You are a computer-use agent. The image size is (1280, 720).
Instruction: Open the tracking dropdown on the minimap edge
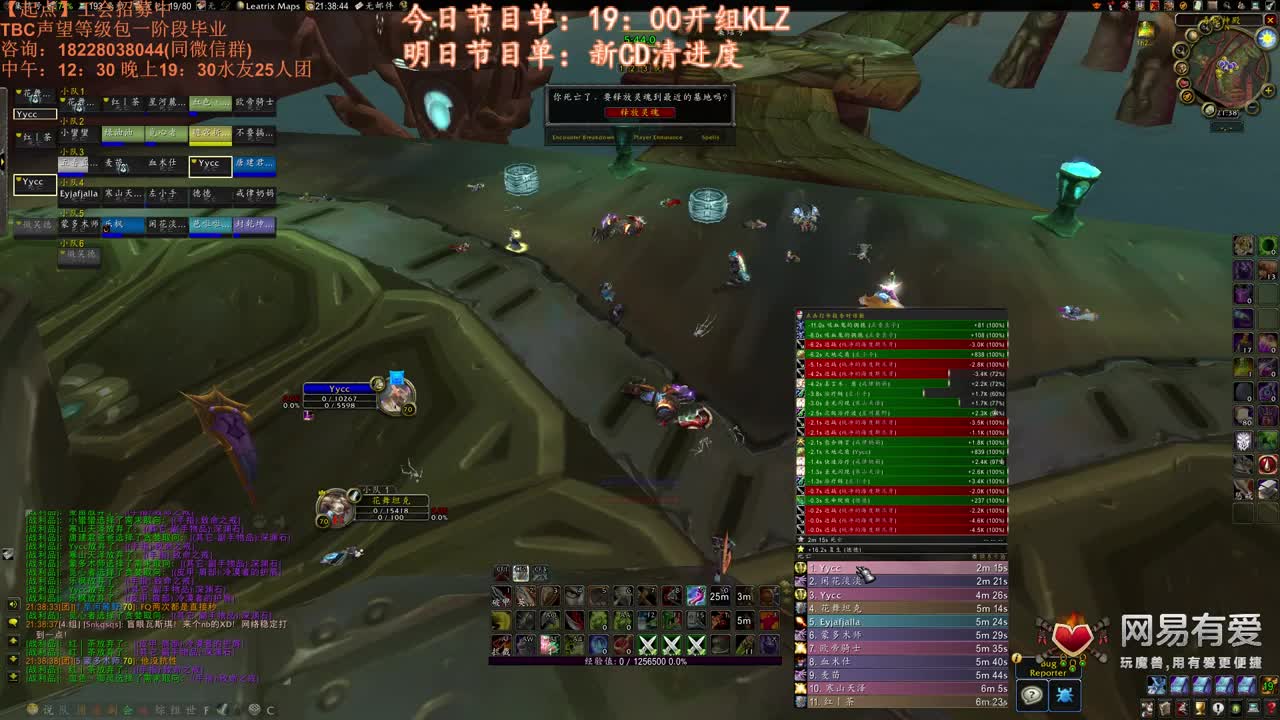tap(1180, 50)
